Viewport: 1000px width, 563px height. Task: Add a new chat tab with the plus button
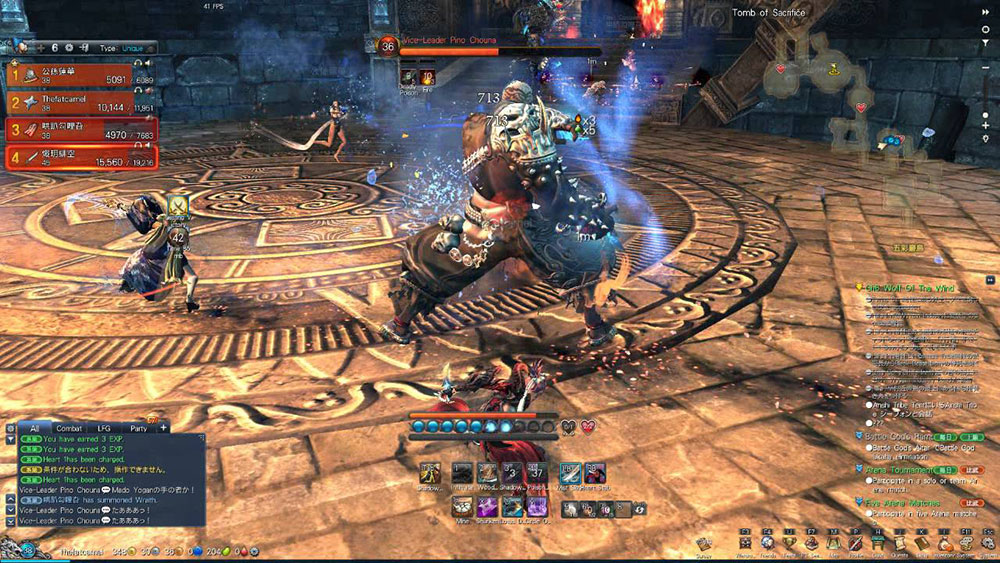point(164,428)
